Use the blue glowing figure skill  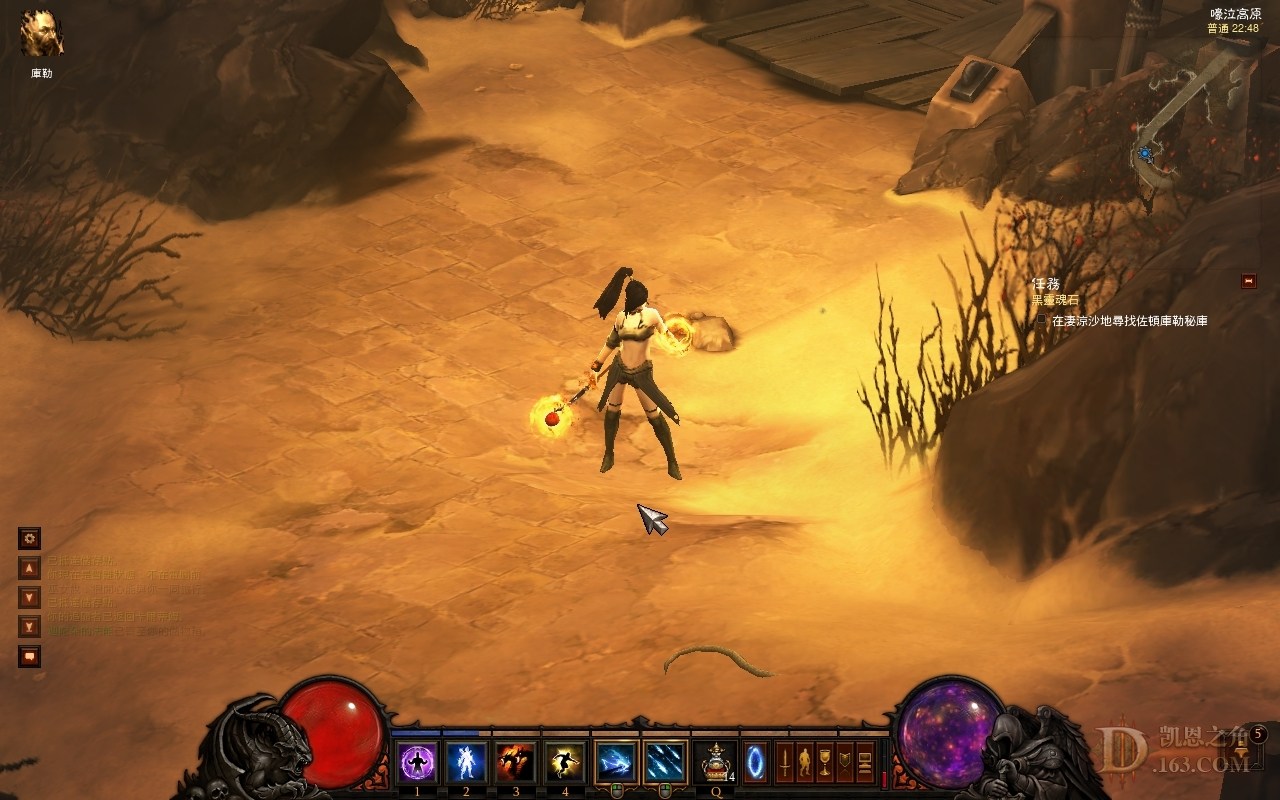(x=466, y=762)
